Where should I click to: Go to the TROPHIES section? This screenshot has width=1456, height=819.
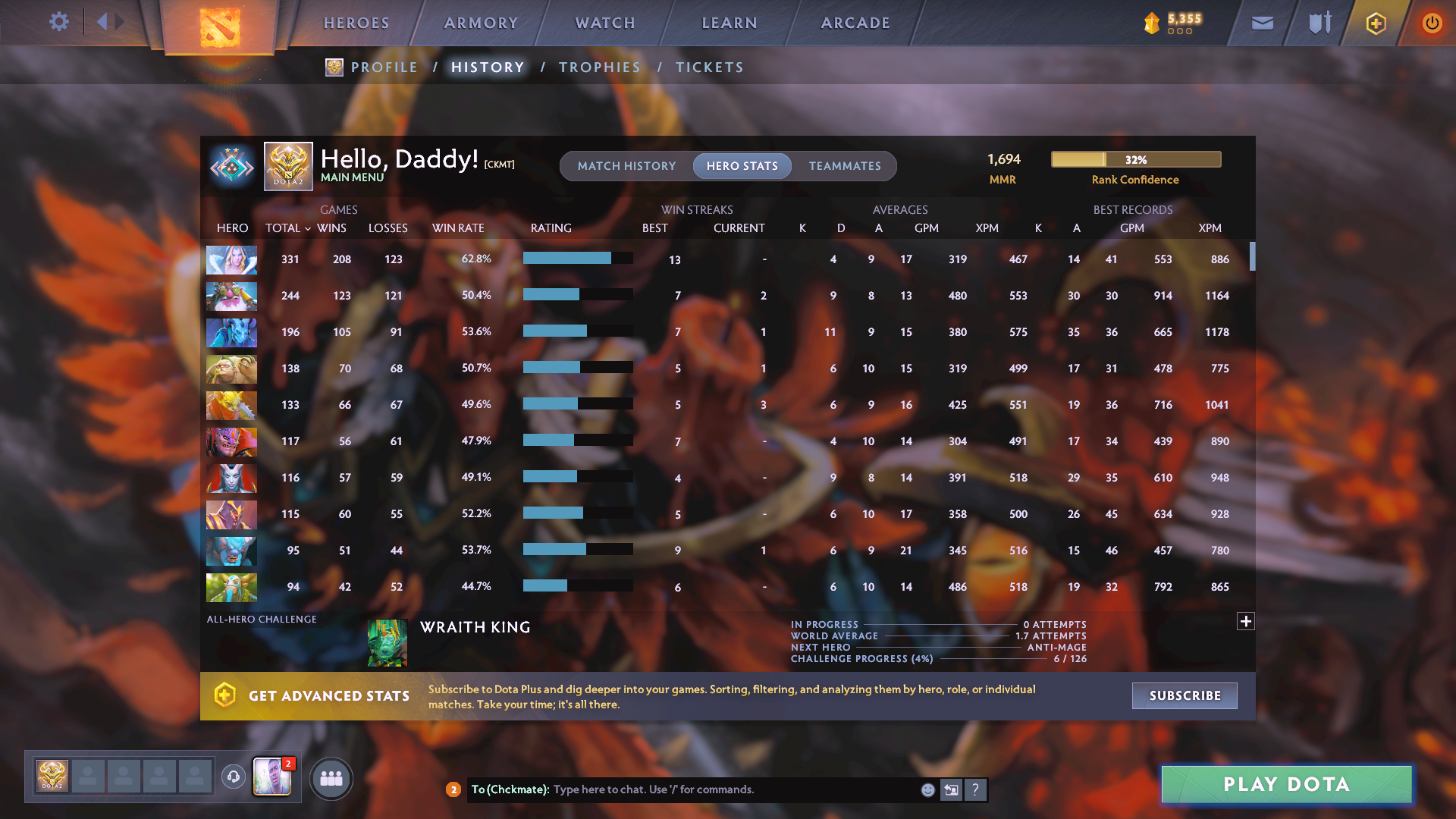(599, 67)
